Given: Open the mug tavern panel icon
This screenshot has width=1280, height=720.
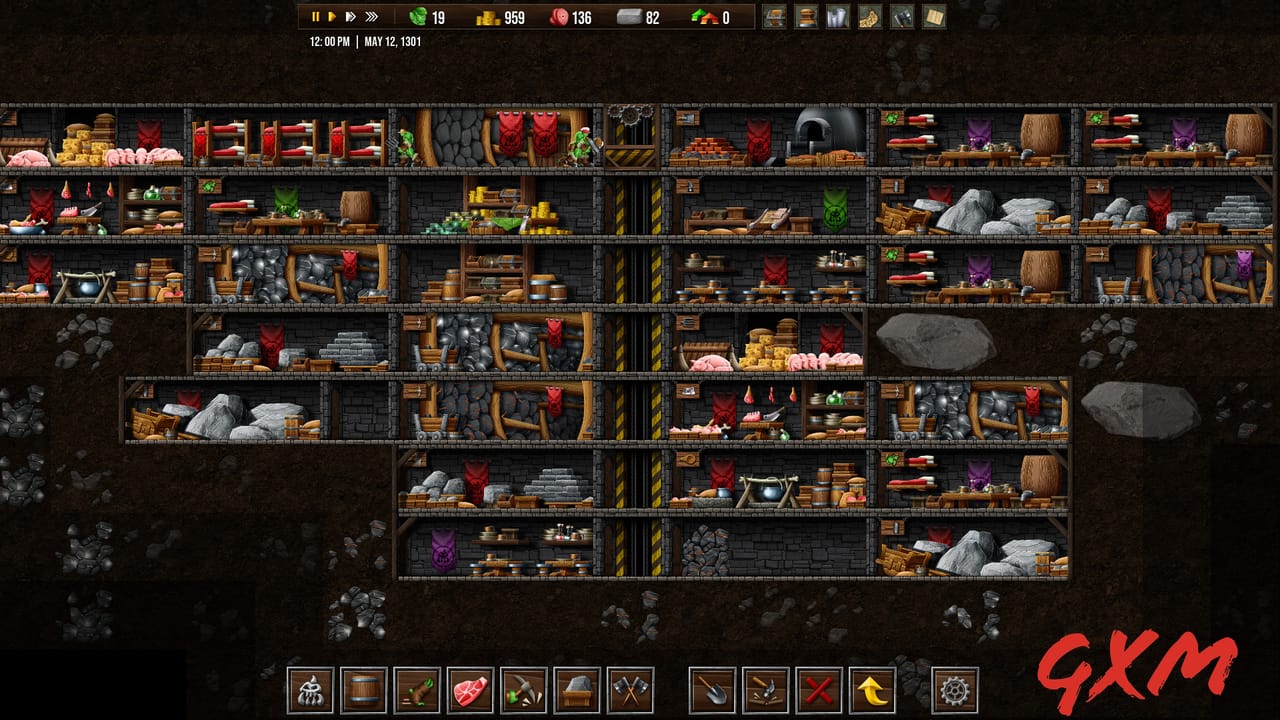Looking at the screenshot, I should pyautogui.click(x=806, y=17).
